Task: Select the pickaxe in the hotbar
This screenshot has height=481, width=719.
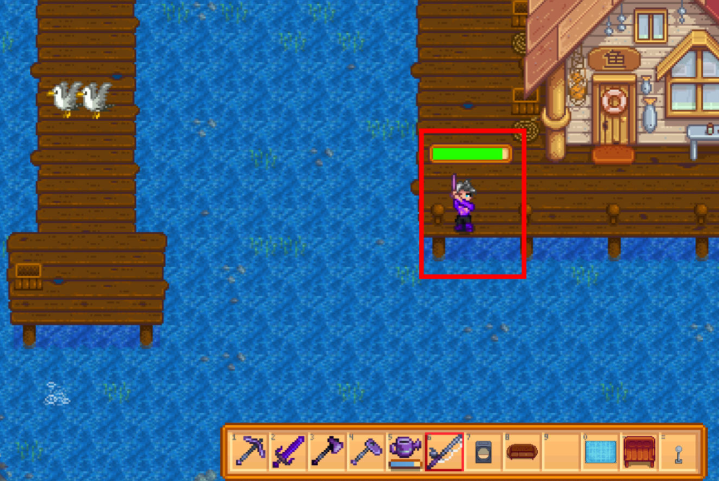Action: (249, 451)
